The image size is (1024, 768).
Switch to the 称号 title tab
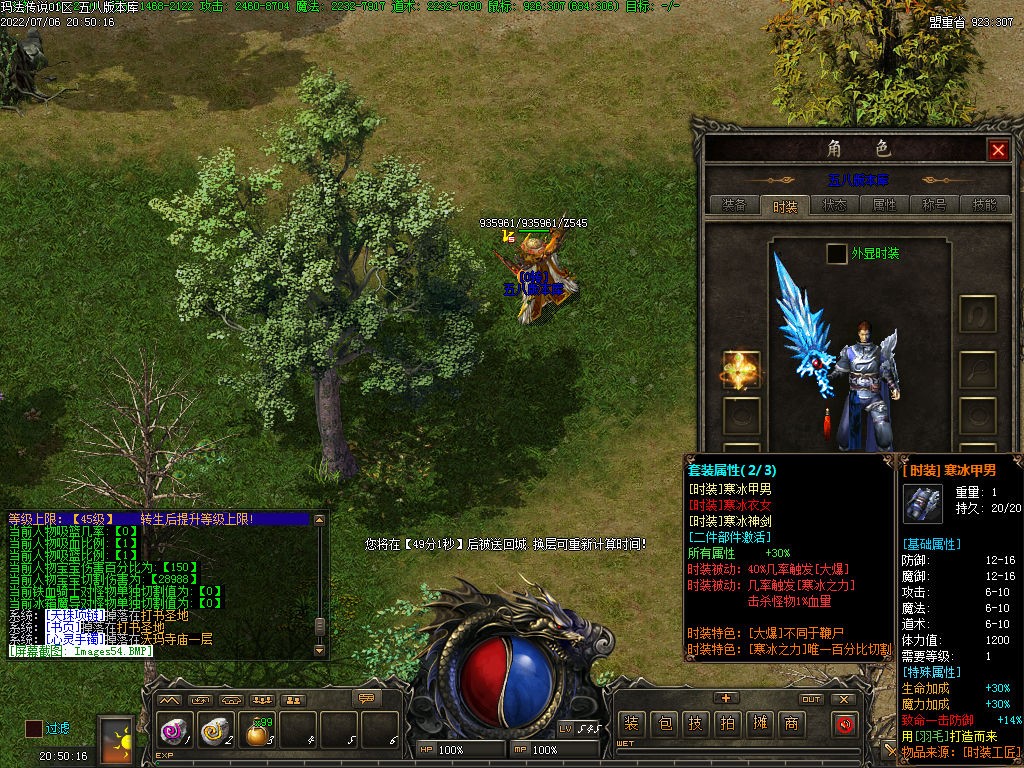934,205
